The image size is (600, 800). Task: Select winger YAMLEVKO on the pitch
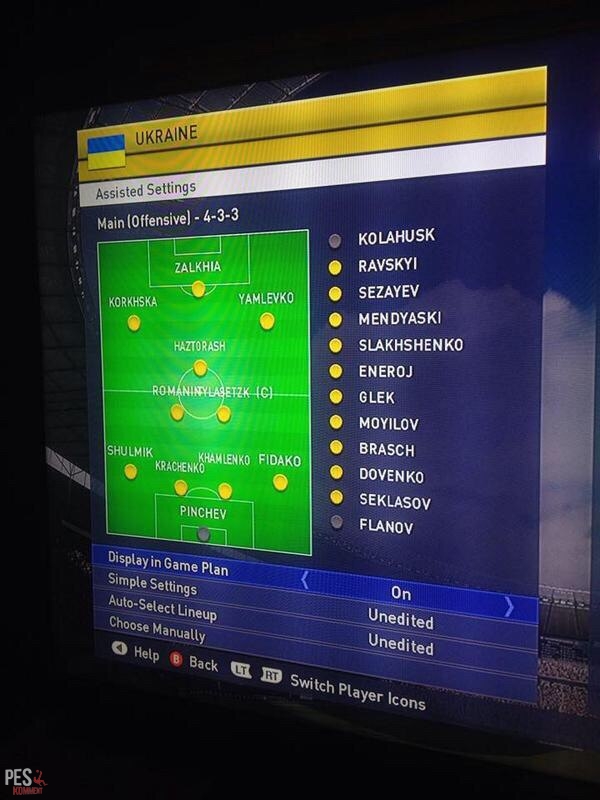coord(267,320)
